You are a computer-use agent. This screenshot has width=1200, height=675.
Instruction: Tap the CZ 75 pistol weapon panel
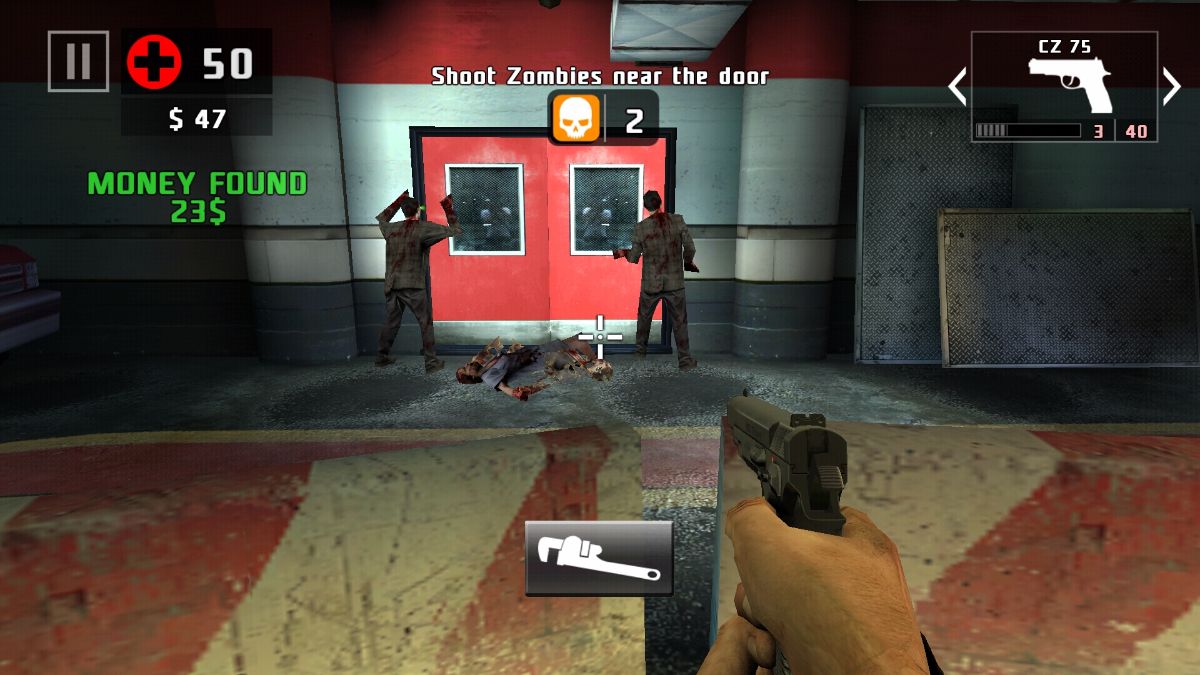click(1064, 86)
